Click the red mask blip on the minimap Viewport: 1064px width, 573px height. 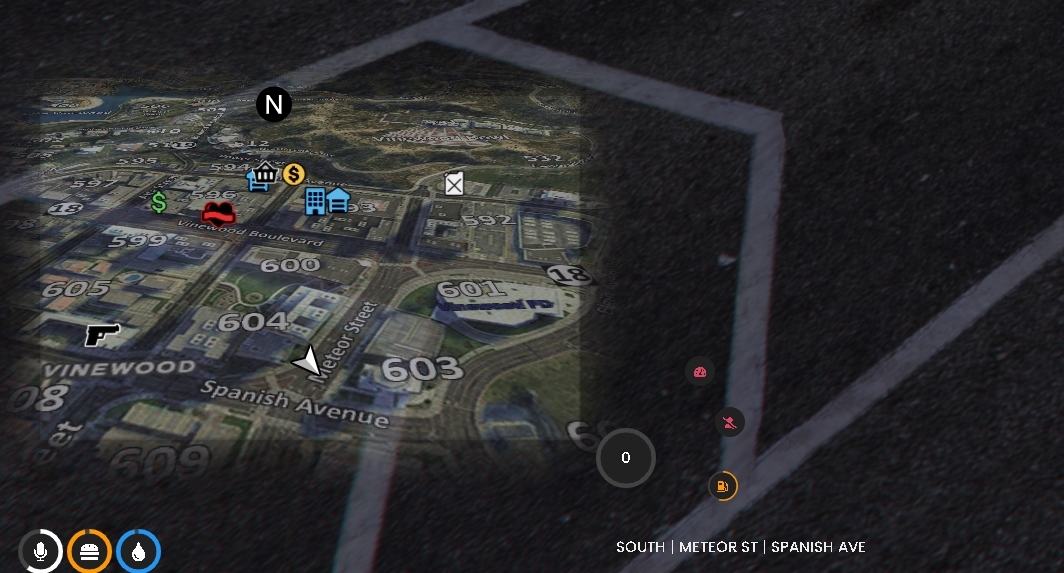tap(218, 212)
